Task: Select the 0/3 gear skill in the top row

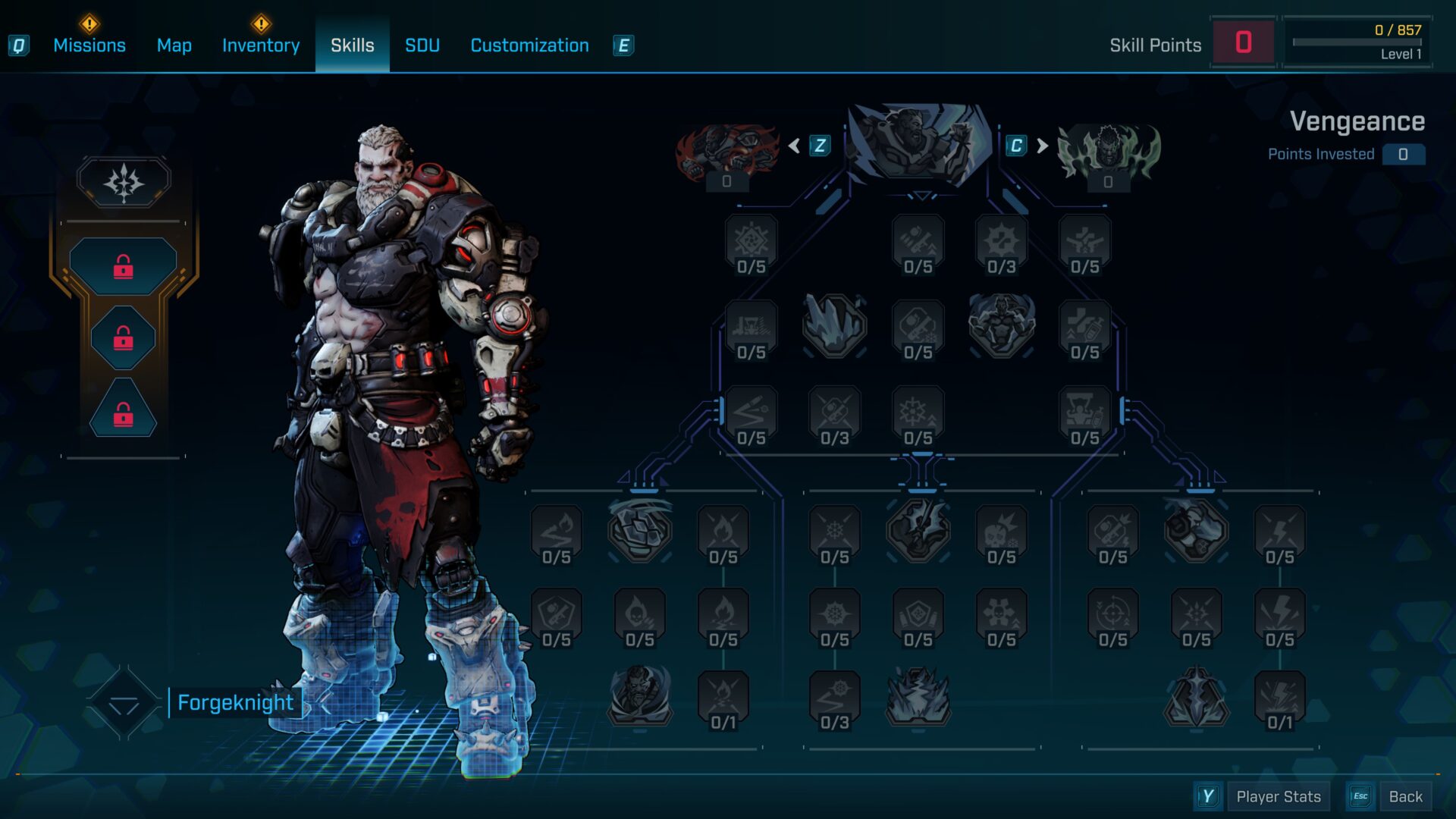Action: pyautogui.click(x=1001, y=244)
